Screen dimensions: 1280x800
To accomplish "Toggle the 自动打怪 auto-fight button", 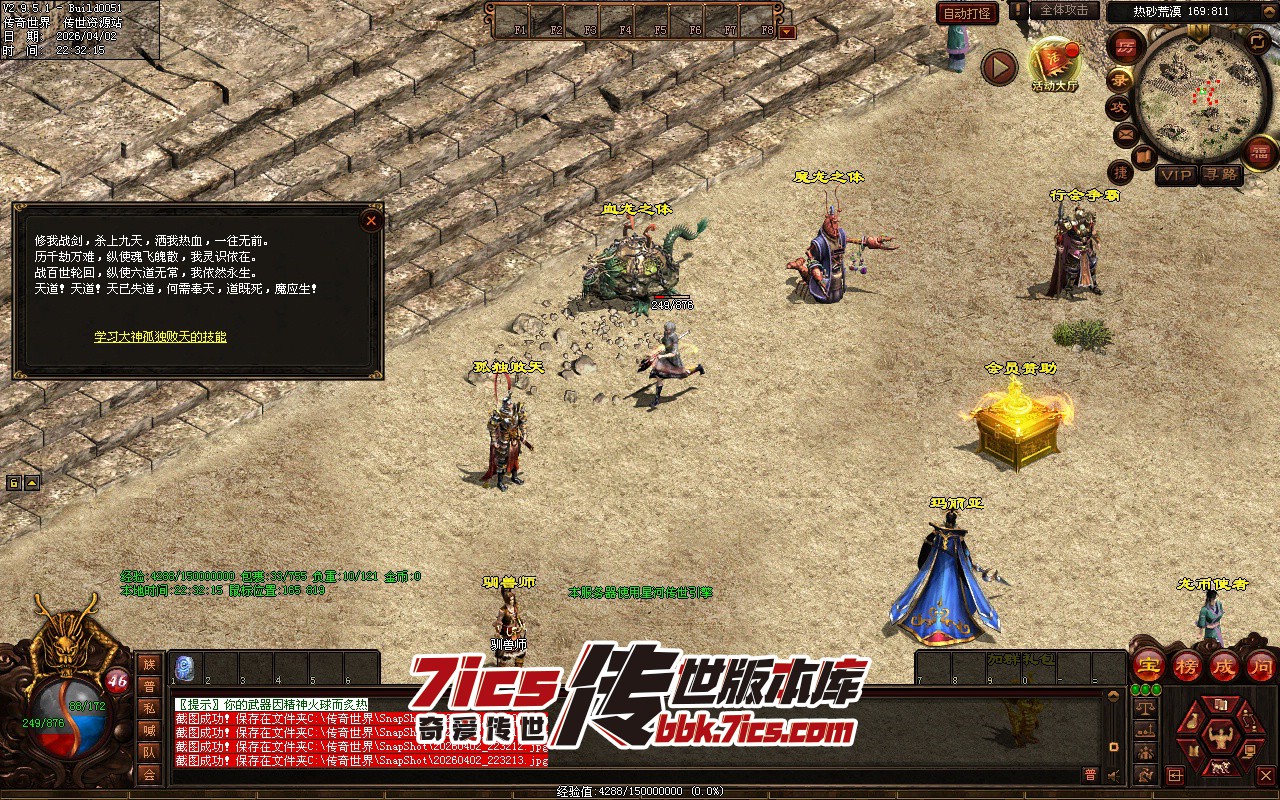I will 967,14.
